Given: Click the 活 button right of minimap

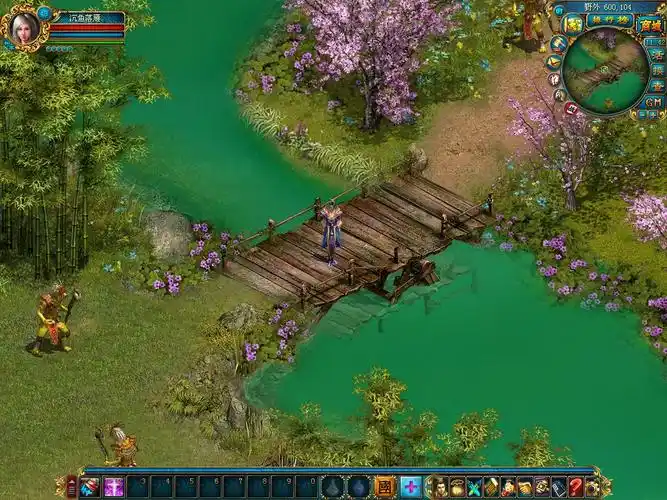Looking at the screenshot, I should coord(657,54).
